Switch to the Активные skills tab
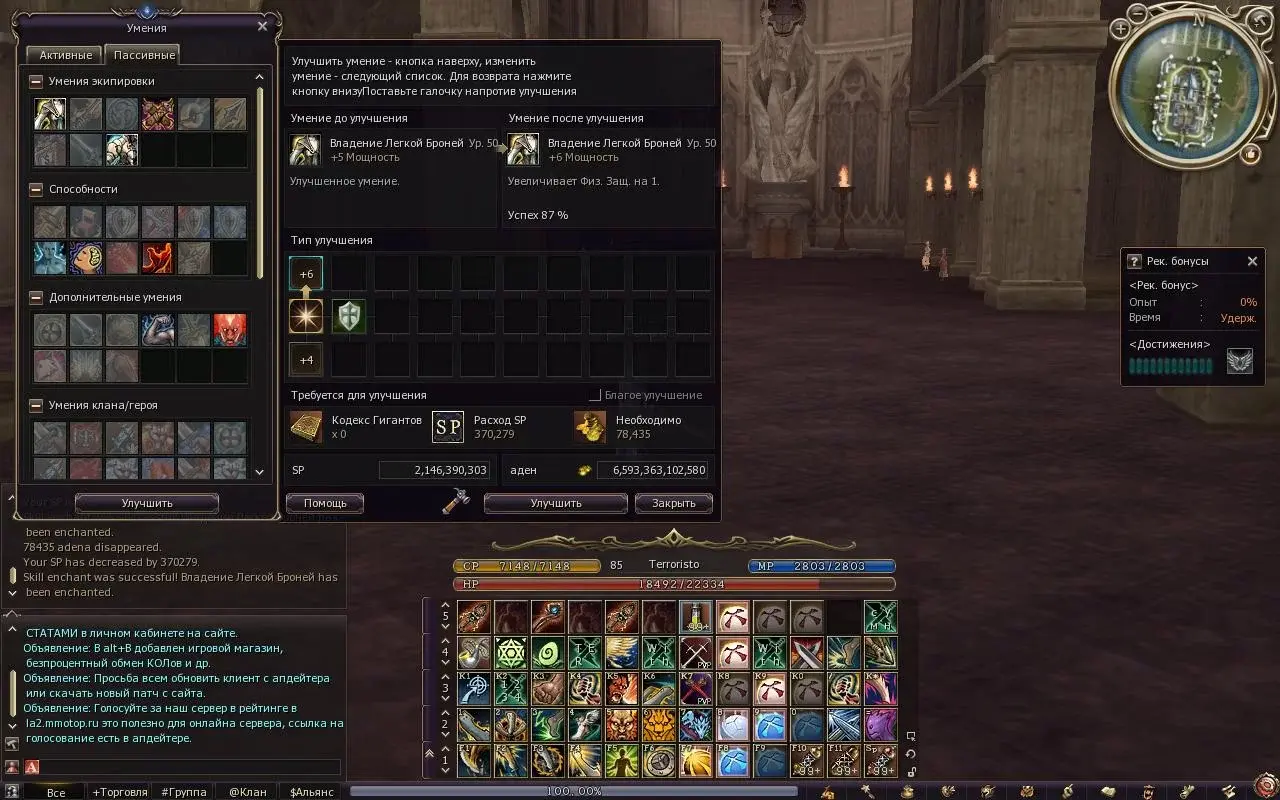Image resolution: width=1280 pixels, height=800 pixels. tap(66, 55)
